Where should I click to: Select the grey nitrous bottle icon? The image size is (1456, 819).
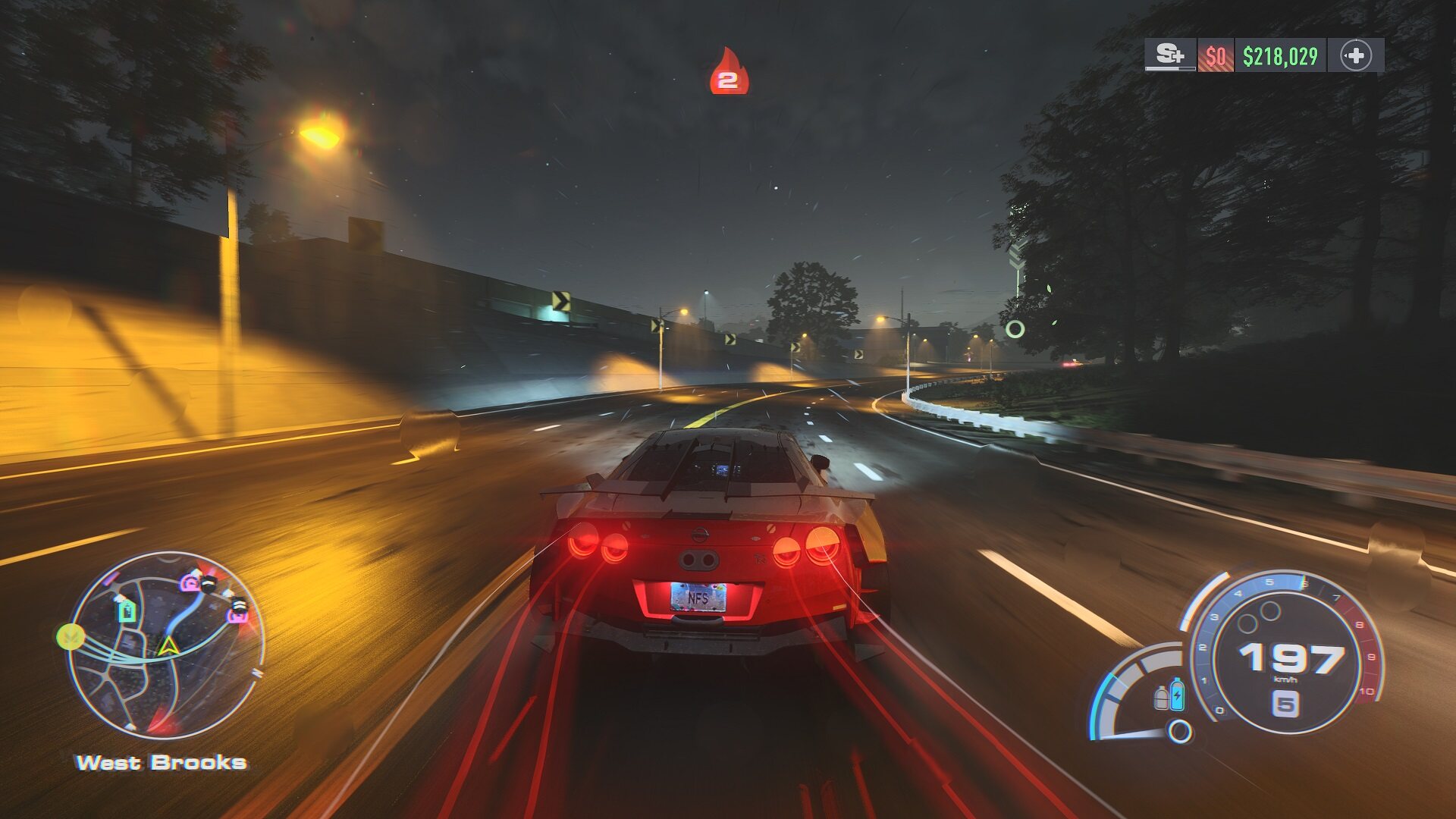1160,698
